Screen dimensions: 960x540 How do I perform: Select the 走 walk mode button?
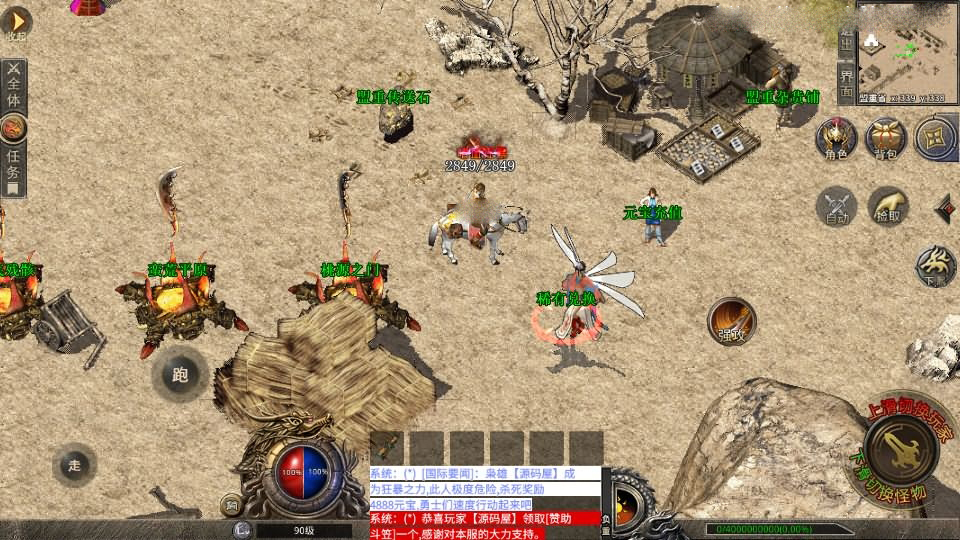click(x=75, y=465)
